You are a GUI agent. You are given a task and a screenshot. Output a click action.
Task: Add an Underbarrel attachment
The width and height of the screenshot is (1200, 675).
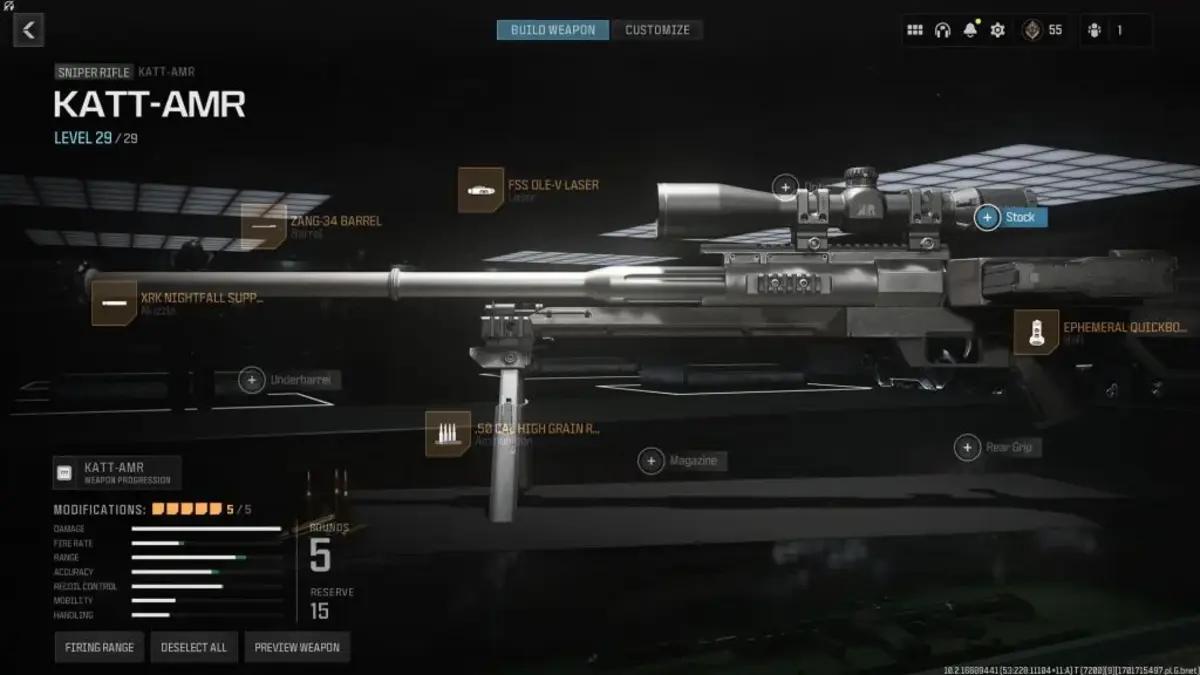coord(252,380)
